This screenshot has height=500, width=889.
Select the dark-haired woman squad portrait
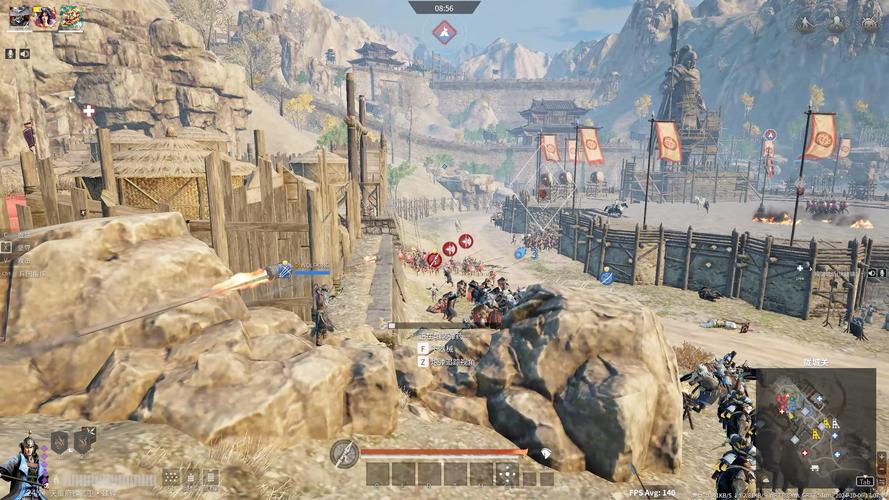pos(45,17)
